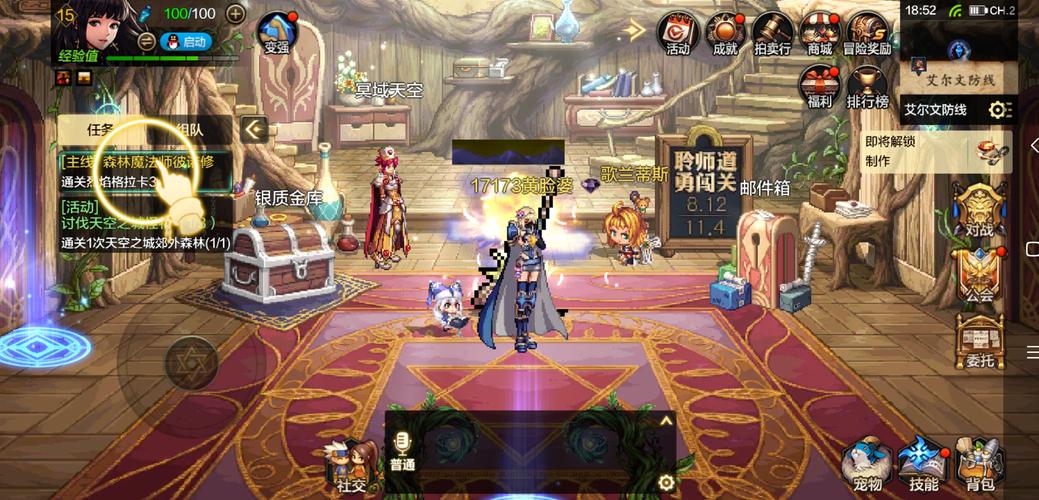Open the 福利 gift box icon

pos(819,86)
